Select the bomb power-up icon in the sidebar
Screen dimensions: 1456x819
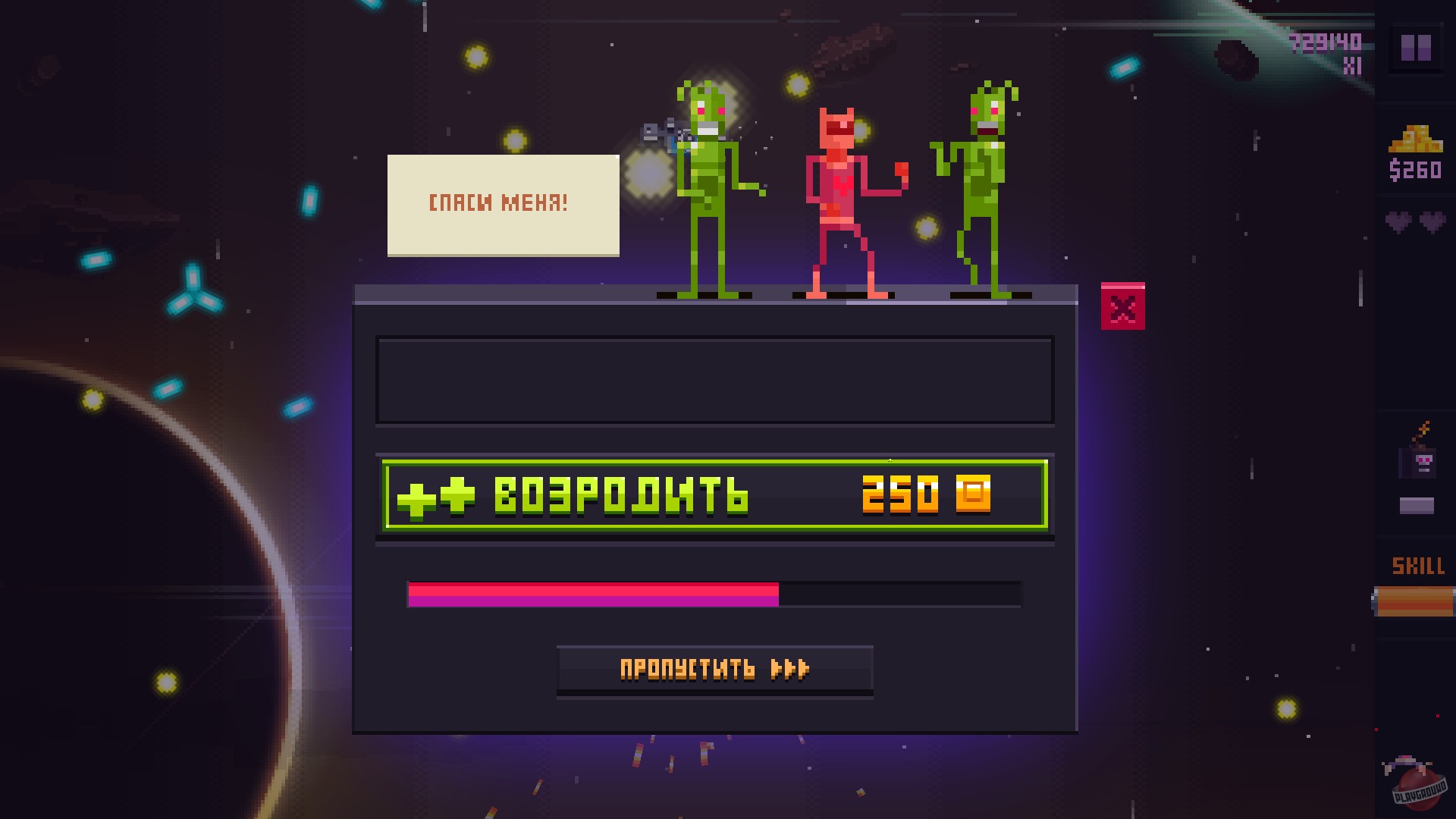(x=1419, y=463)
